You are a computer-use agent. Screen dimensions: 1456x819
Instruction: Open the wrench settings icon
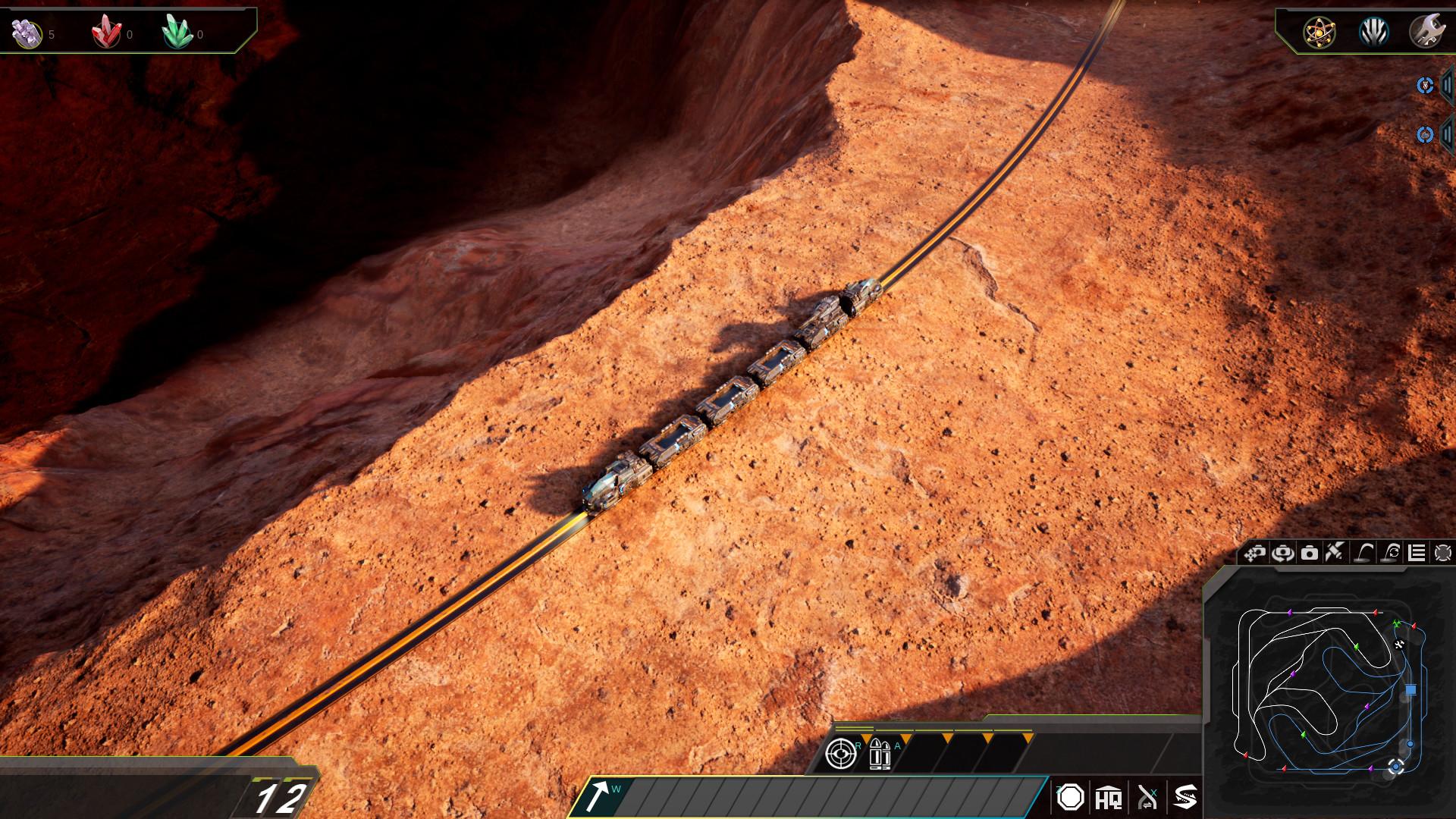[1426, 33]
